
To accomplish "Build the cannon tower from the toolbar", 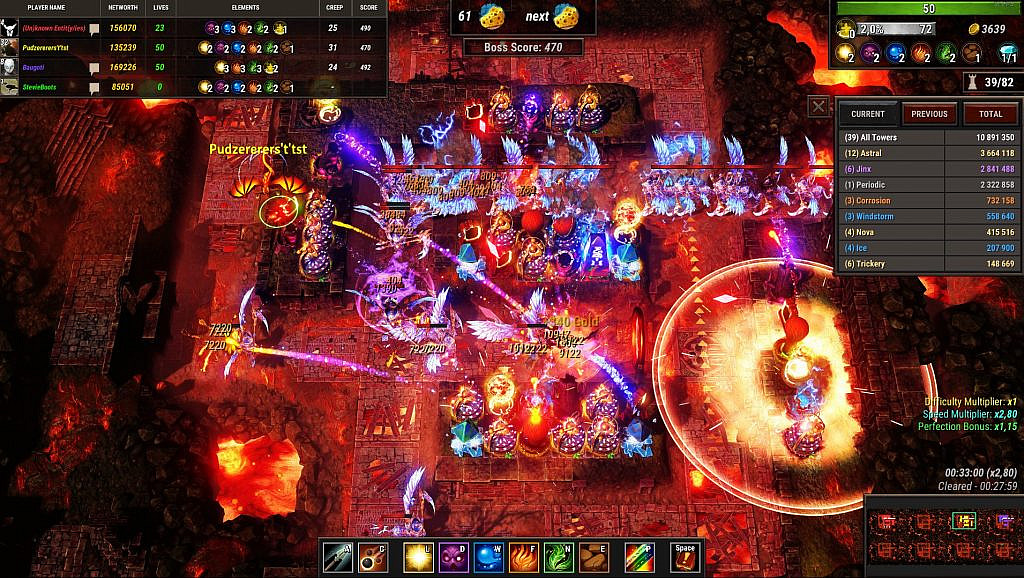I will [373, 556].
